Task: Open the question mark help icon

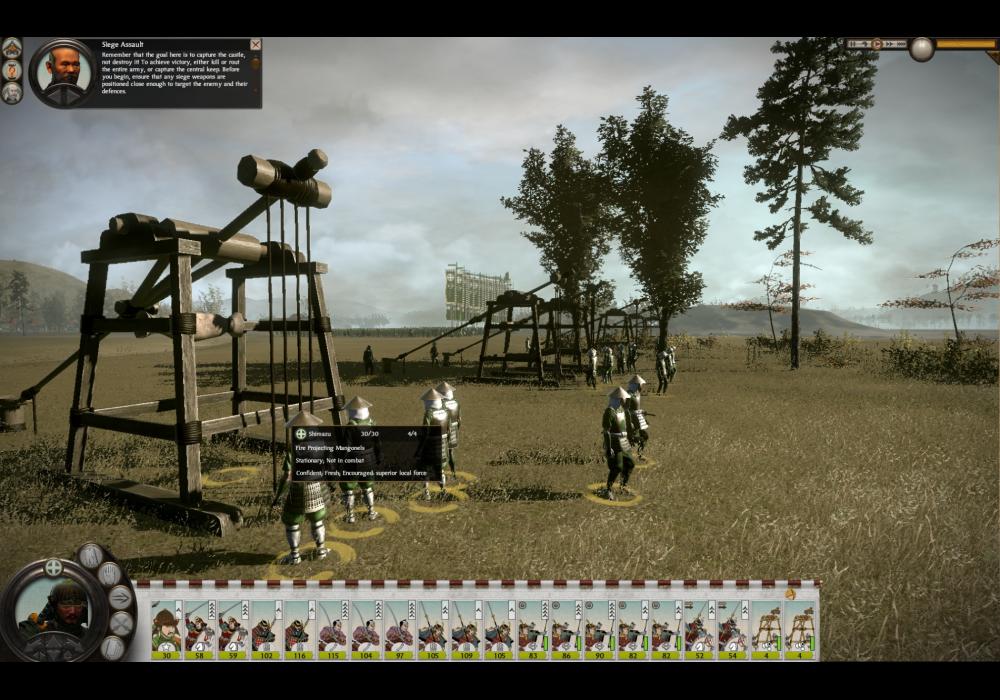Action: point(12,70)
